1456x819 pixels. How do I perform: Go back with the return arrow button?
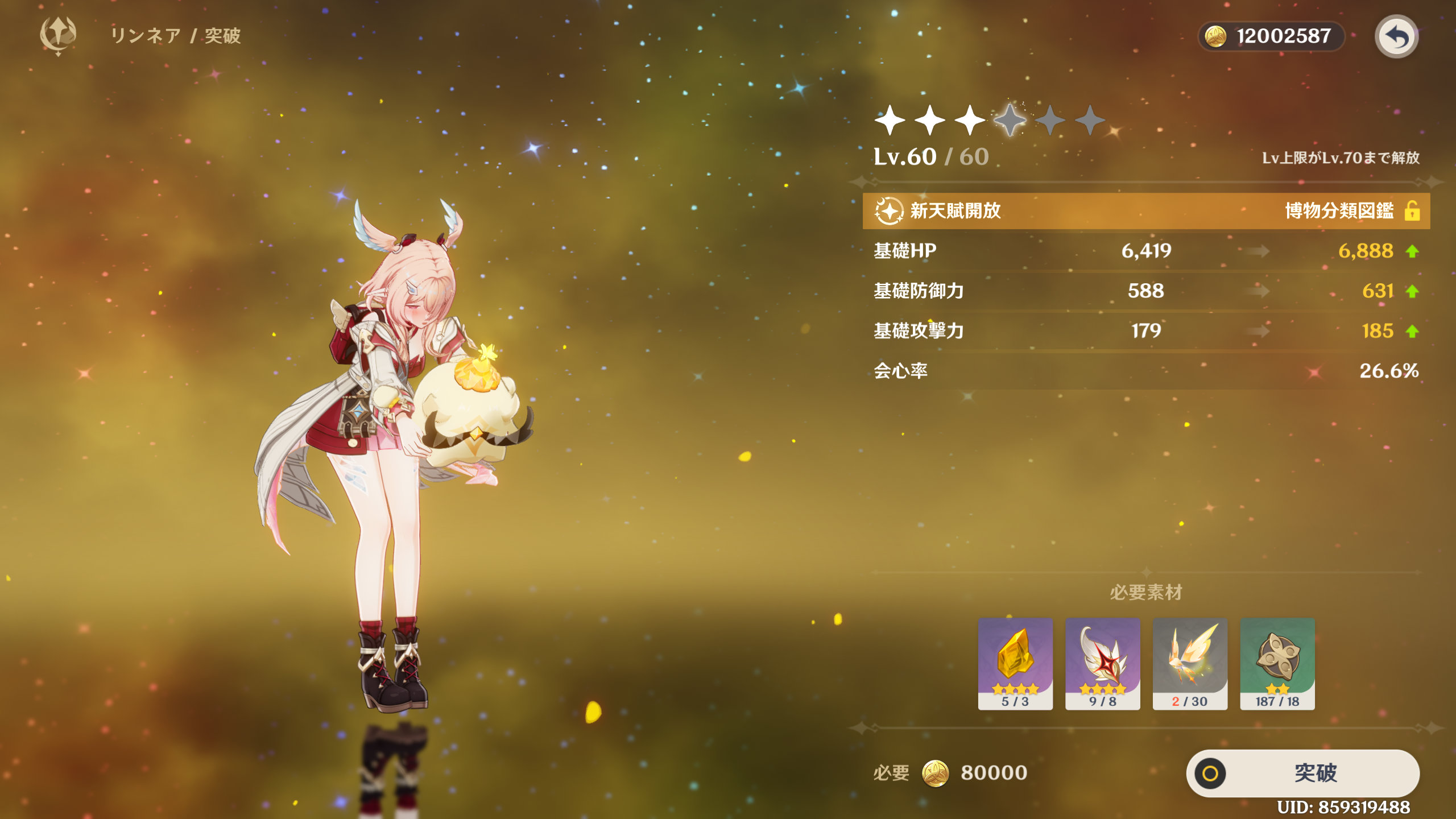1396,37
